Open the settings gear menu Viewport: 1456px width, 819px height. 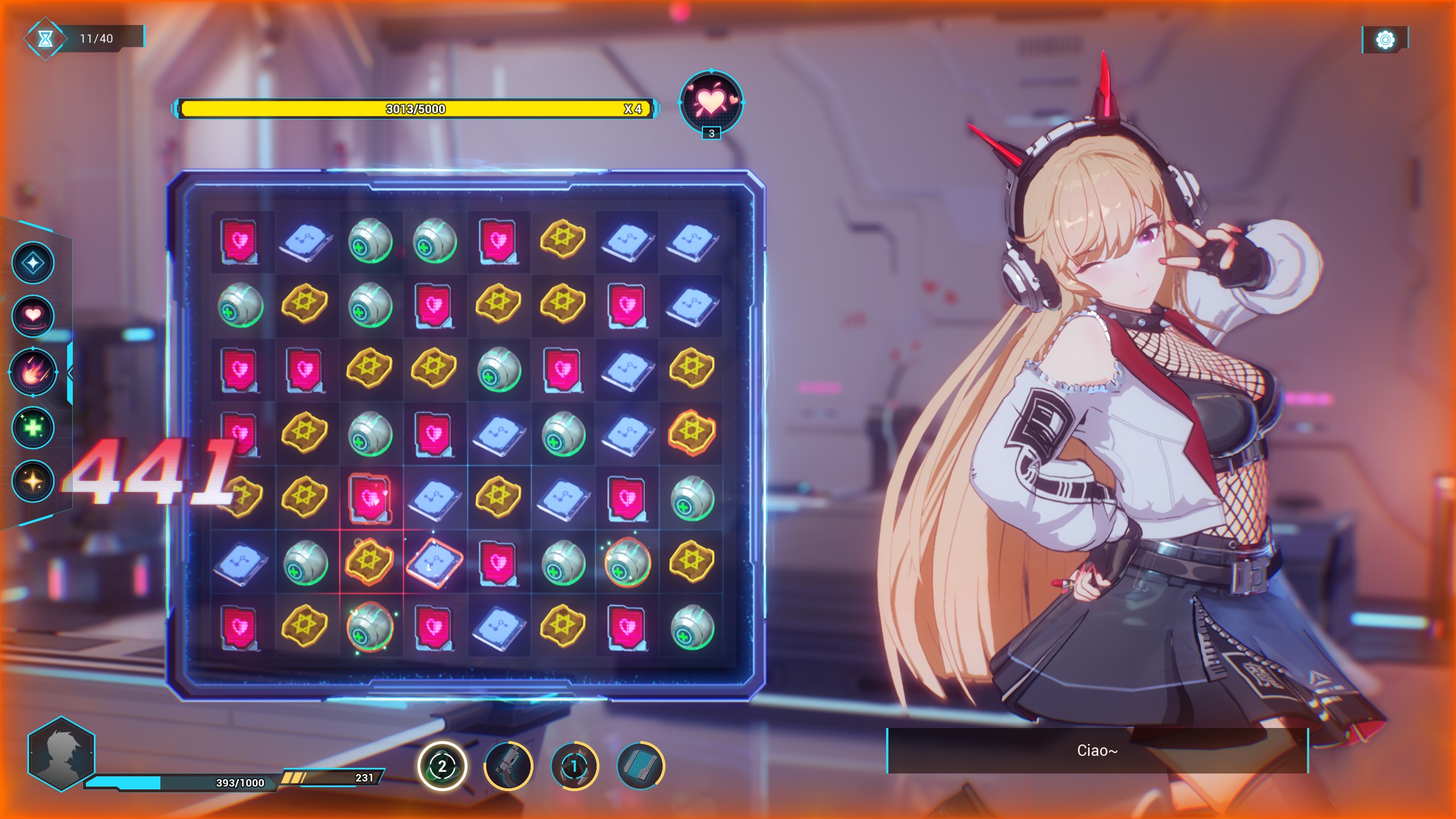click(x=1385, y=40)
